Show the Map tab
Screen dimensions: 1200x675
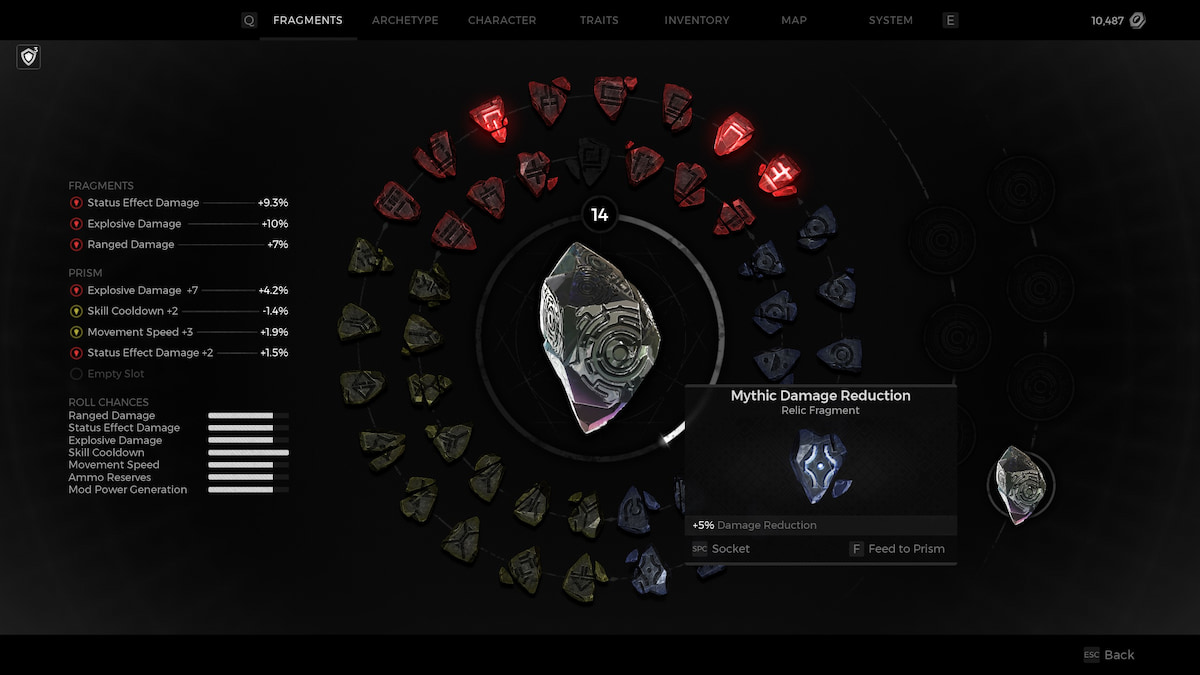794,20
